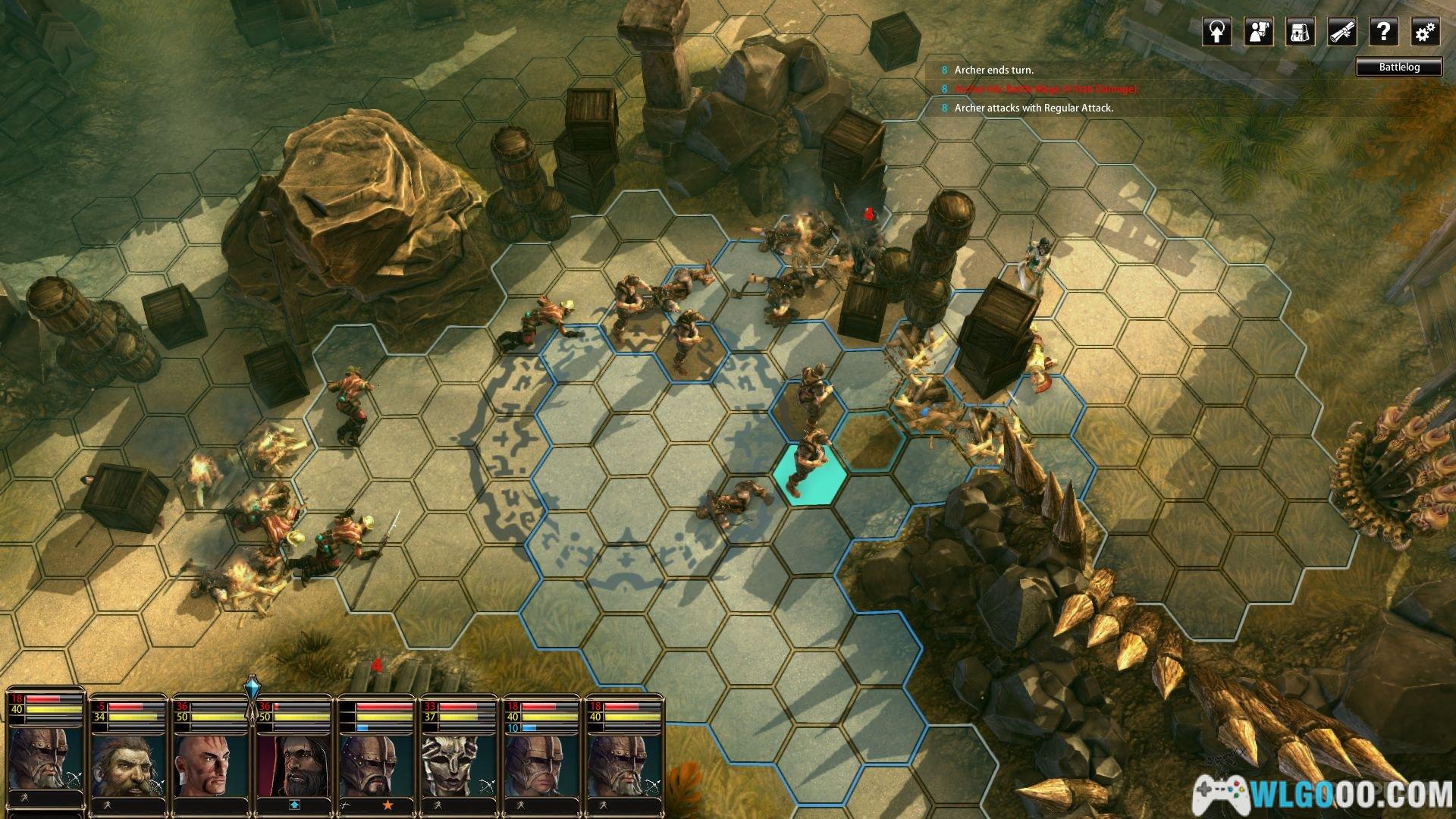Click the circle with up-arrow icon

coord(1217,32)
